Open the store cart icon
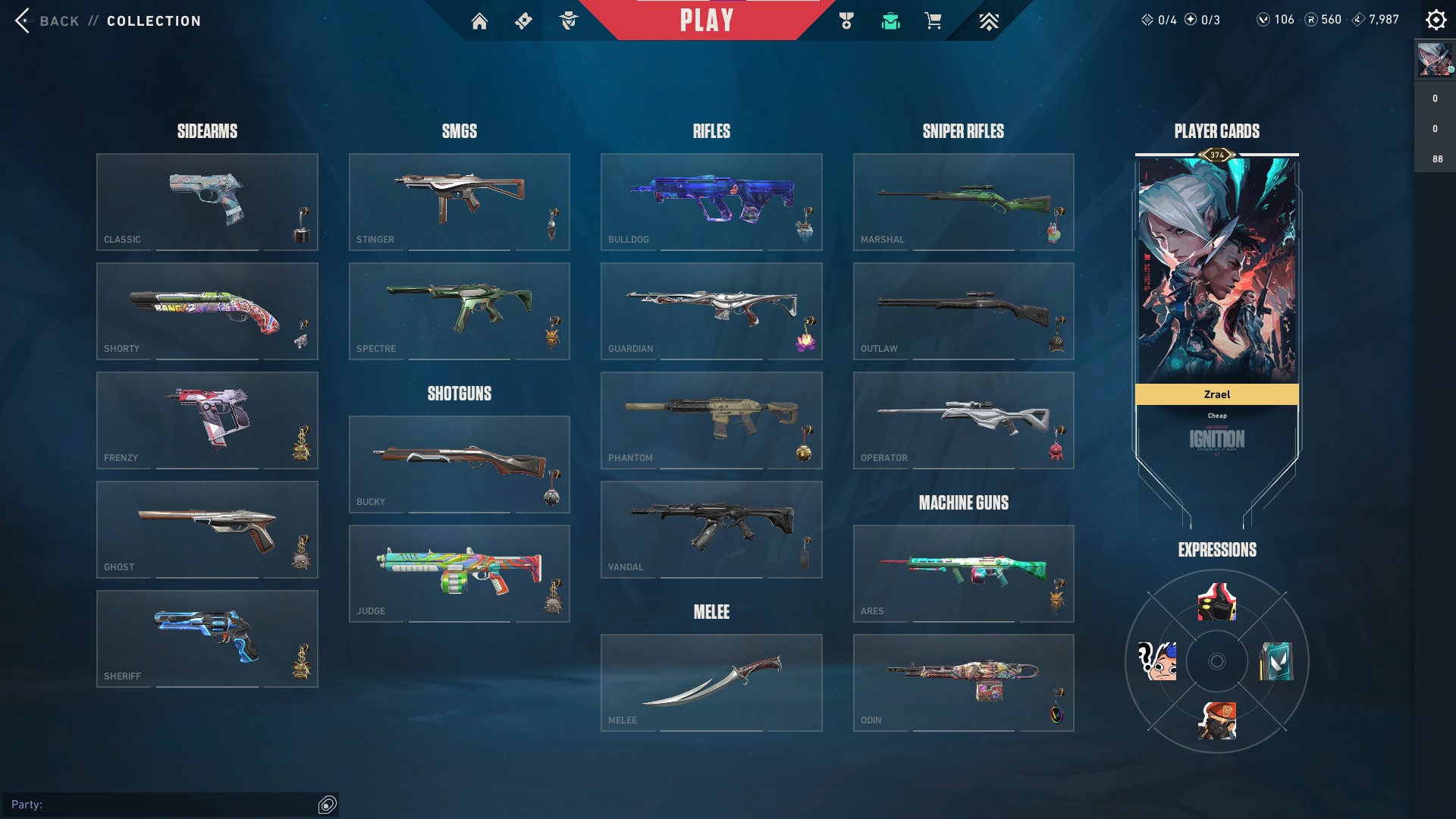This screenshot has height=819, width=1456. coord(933,21)
